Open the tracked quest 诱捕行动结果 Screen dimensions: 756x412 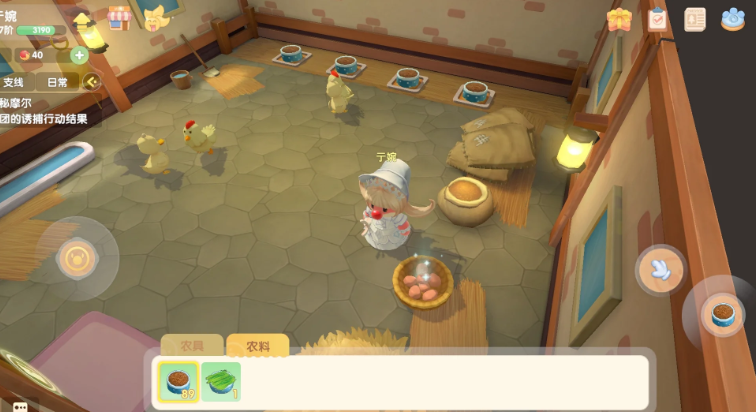44,119
